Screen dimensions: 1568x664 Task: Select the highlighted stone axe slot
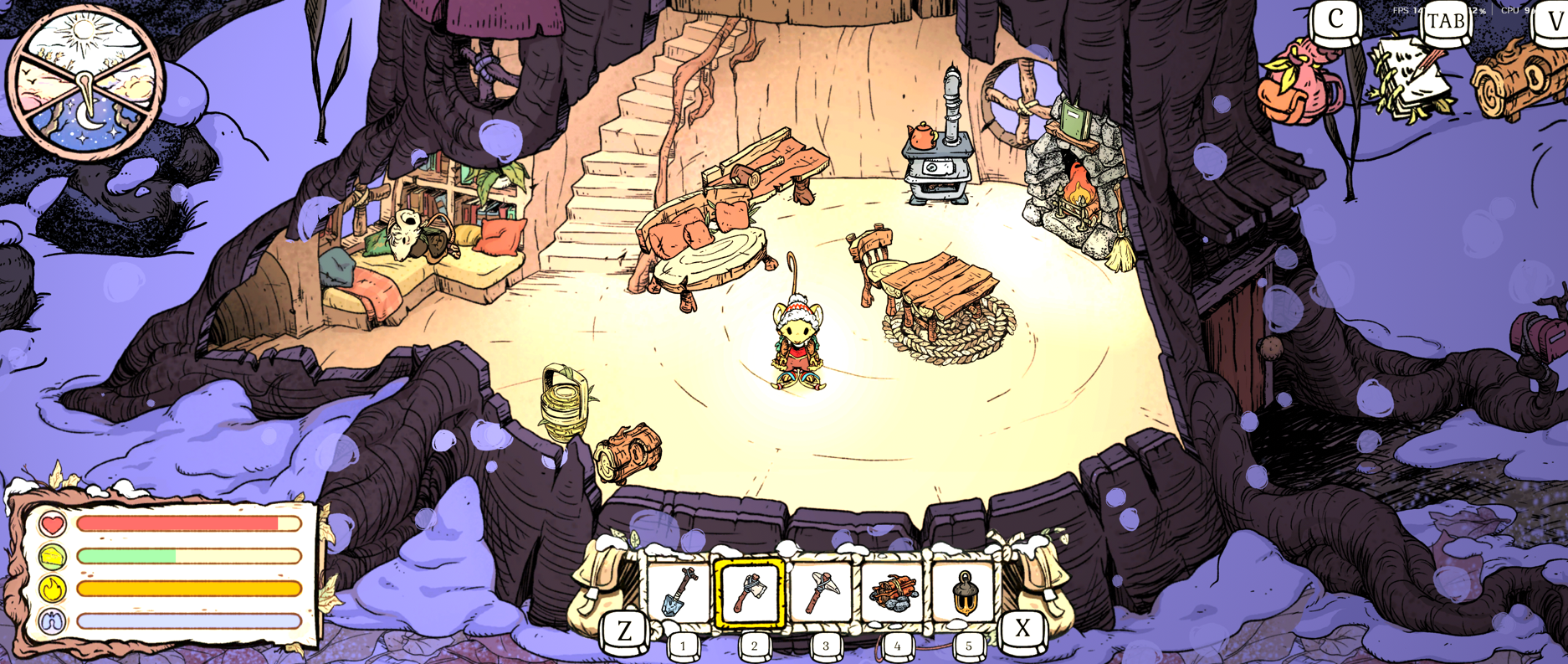tap(751, 593)
